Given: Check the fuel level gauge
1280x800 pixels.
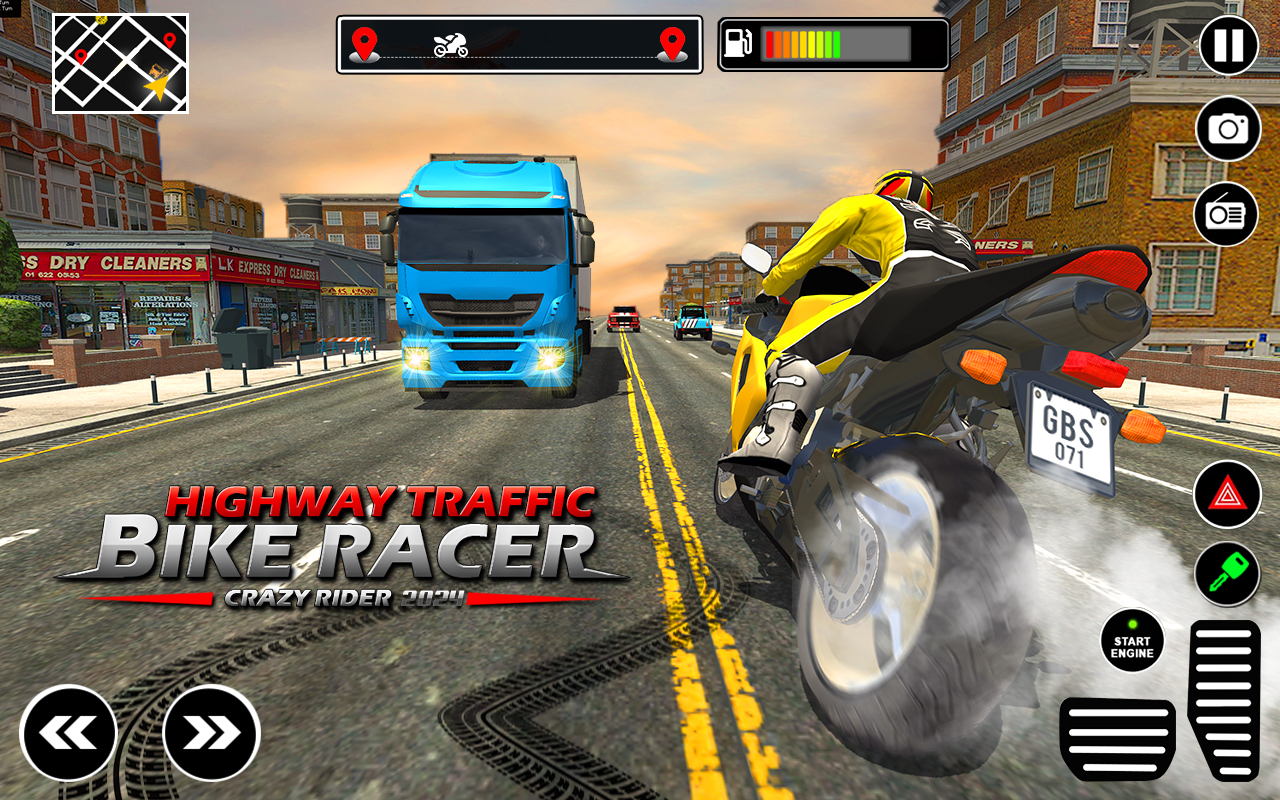Looking at the screenshot, I should click(838, 42).
